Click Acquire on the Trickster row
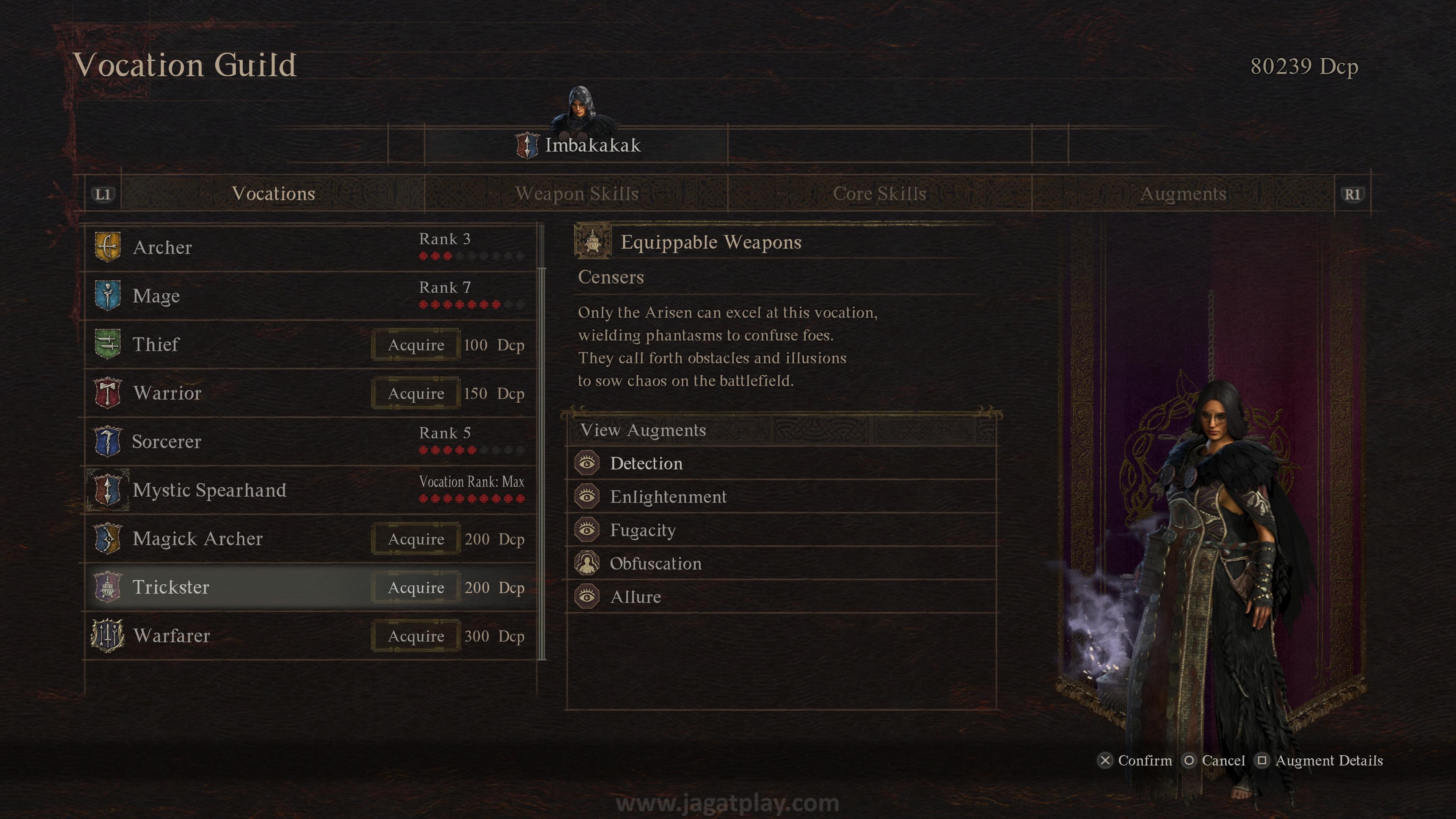This screenshot has height=819, width=1456. click(416, 588)
